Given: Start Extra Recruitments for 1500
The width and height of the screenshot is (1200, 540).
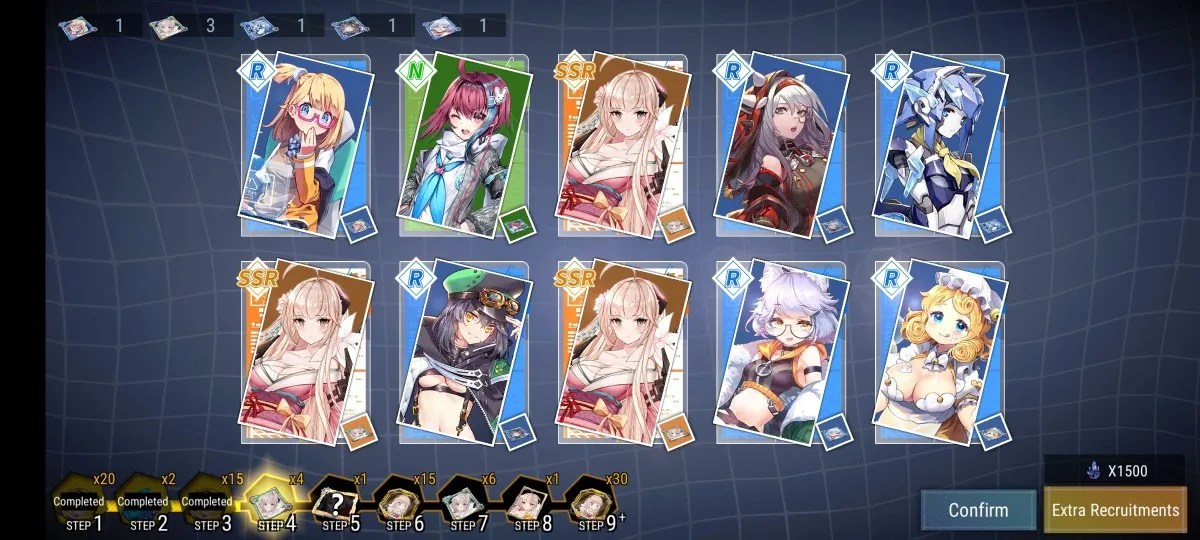Looking at the screenshot, I should coord(1115,510).
